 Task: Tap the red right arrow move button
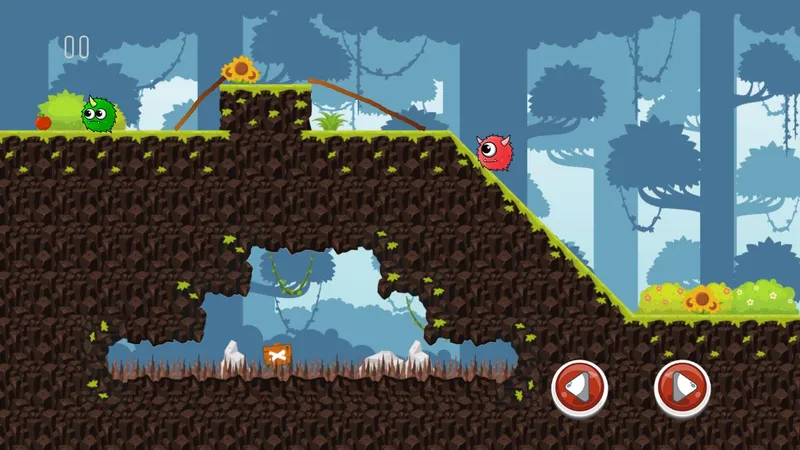[682, 387]
